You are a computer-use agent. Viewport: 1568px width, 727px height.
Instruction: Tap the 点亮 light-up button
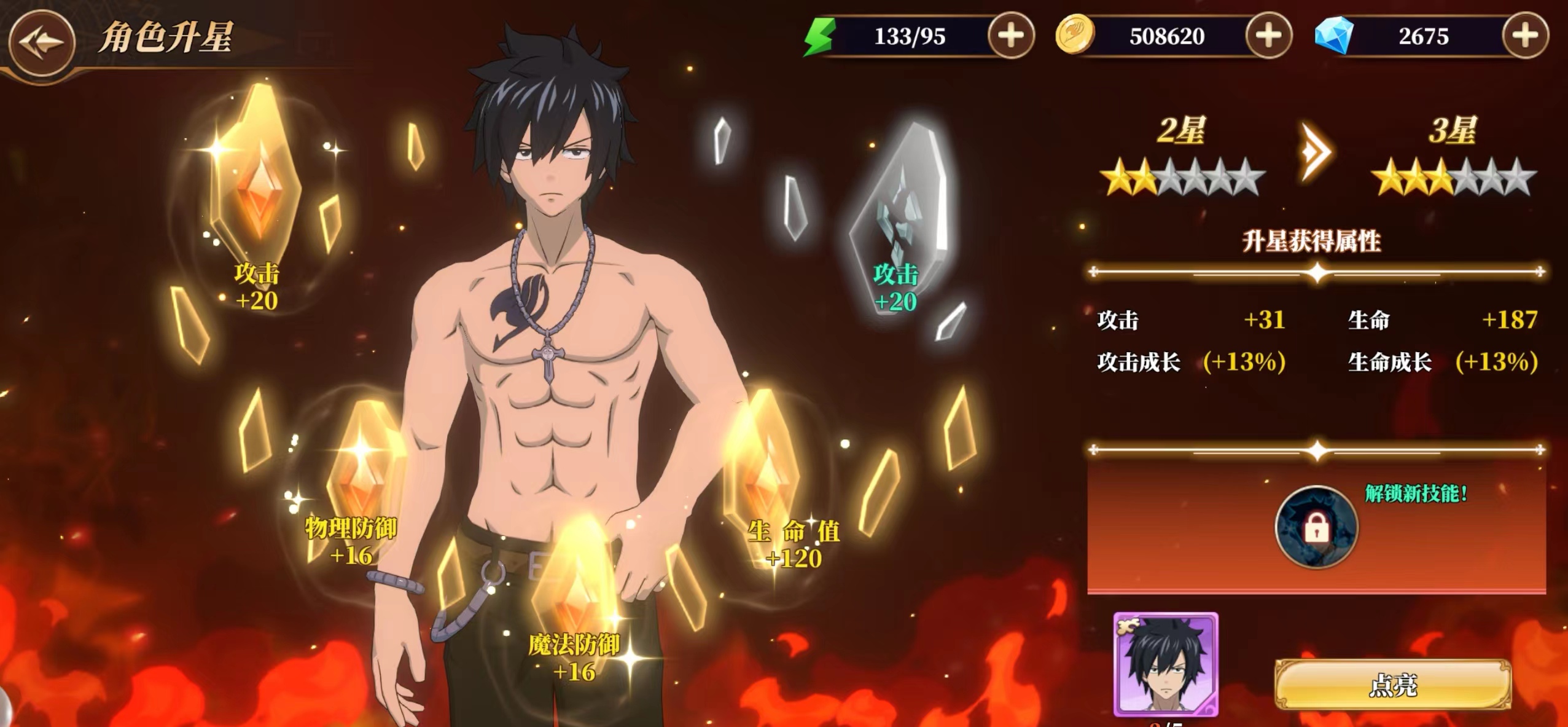1393,685
